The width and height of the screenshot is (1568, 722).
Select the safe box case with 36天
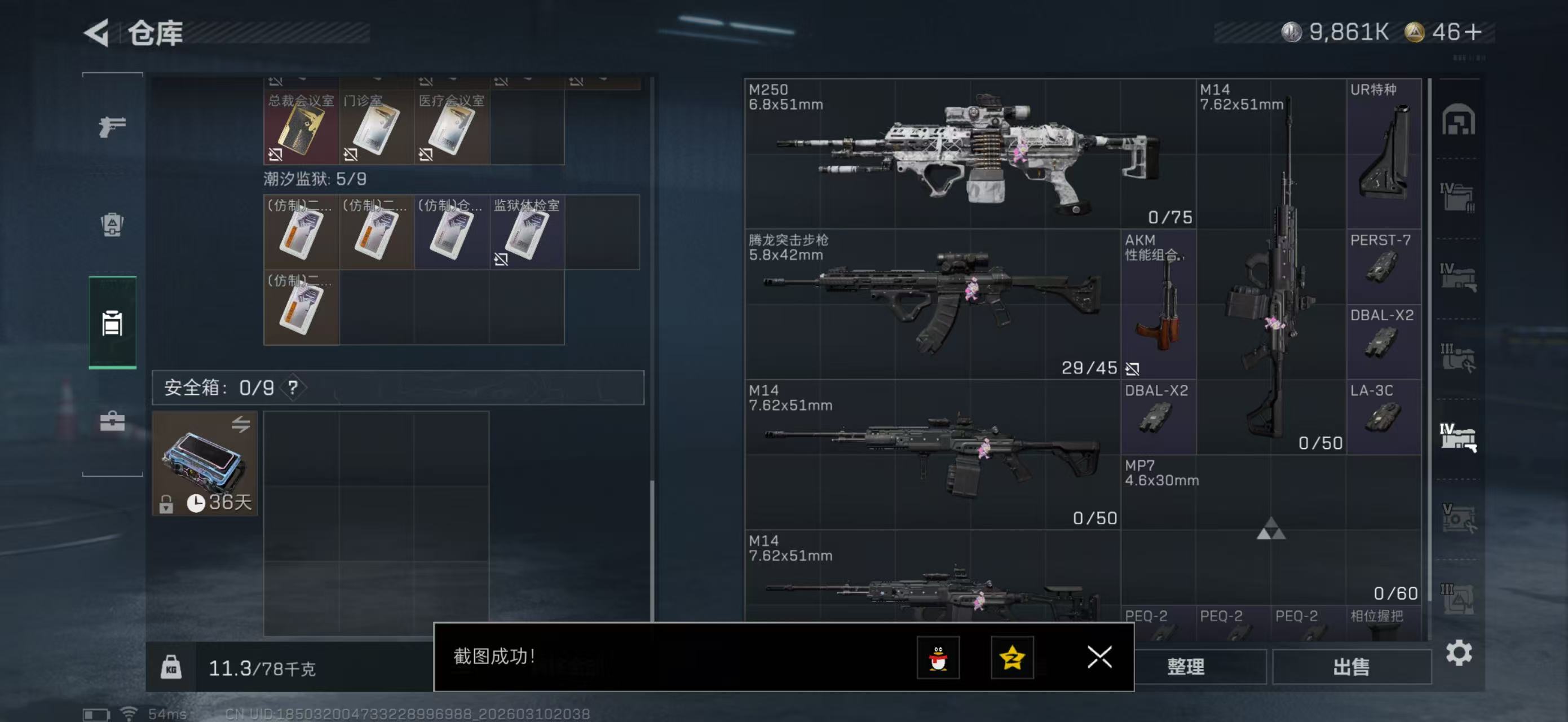pyautogui.click(x=205, y=464)
